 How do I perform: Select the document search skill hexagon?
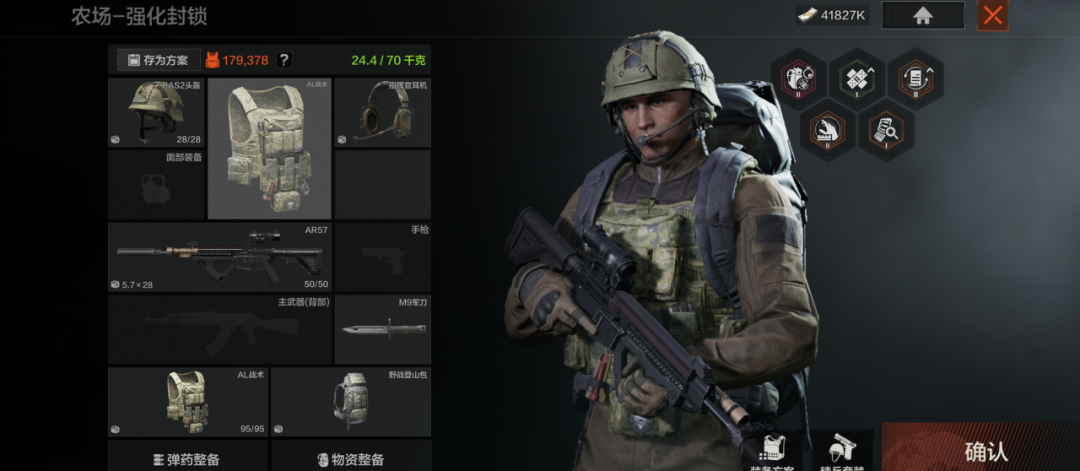(x=886, y=131)
